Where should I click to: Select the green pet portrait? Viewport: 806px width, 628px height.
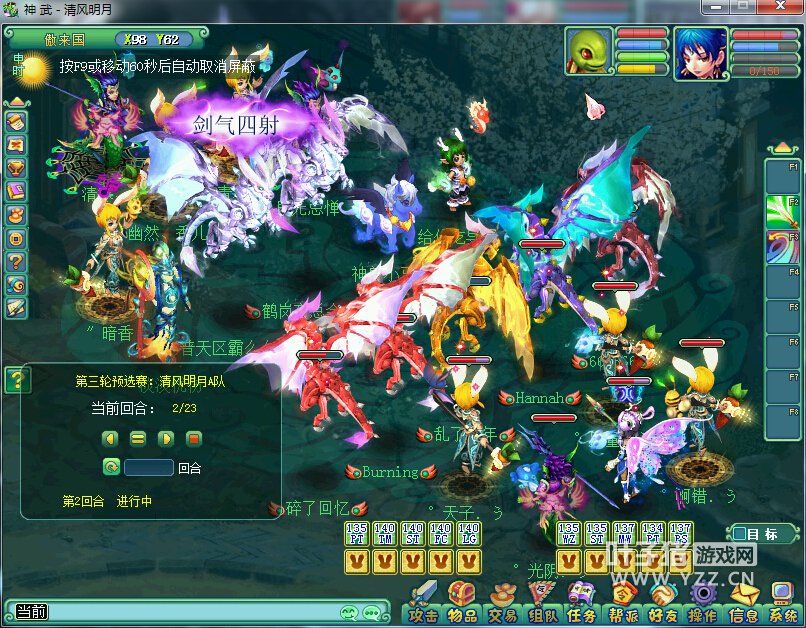588,52
